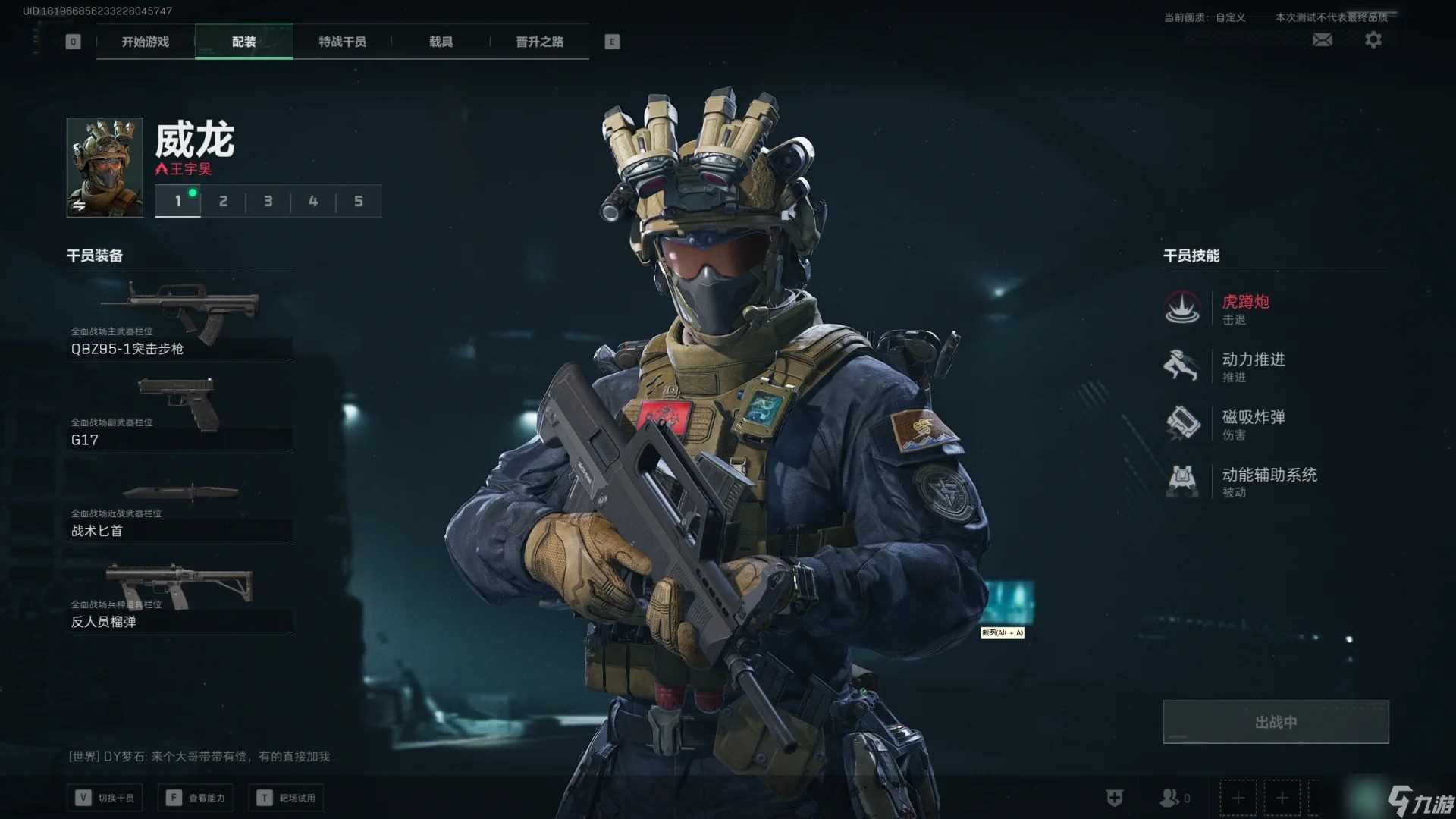Switch to loadout preset 4
Image resolution: width=1456 pixels, height=819 pixels.
pos(313,201)
